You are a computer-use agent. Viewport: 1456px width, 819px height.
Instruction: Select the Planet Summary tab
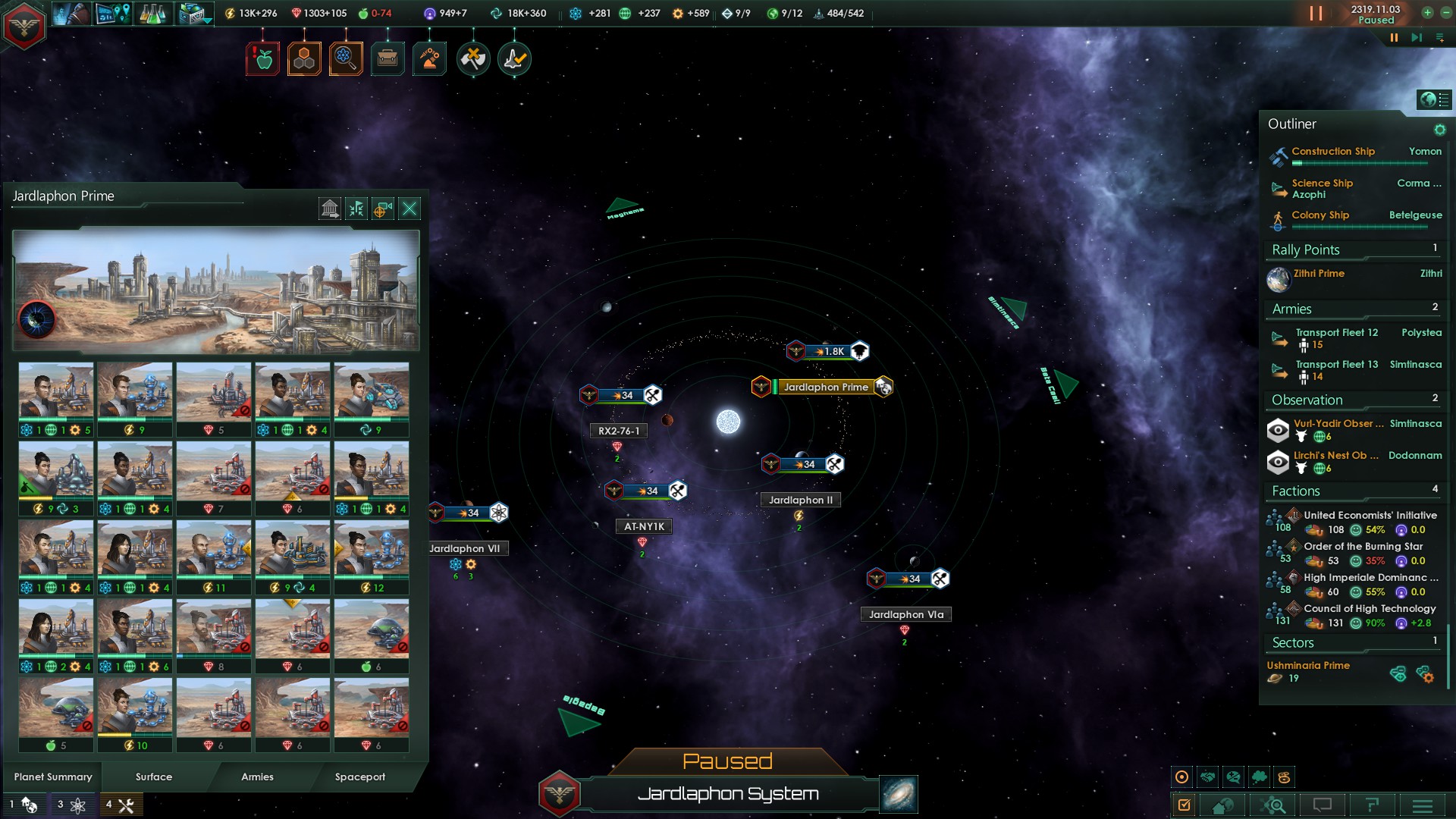[x=53, y=777]
